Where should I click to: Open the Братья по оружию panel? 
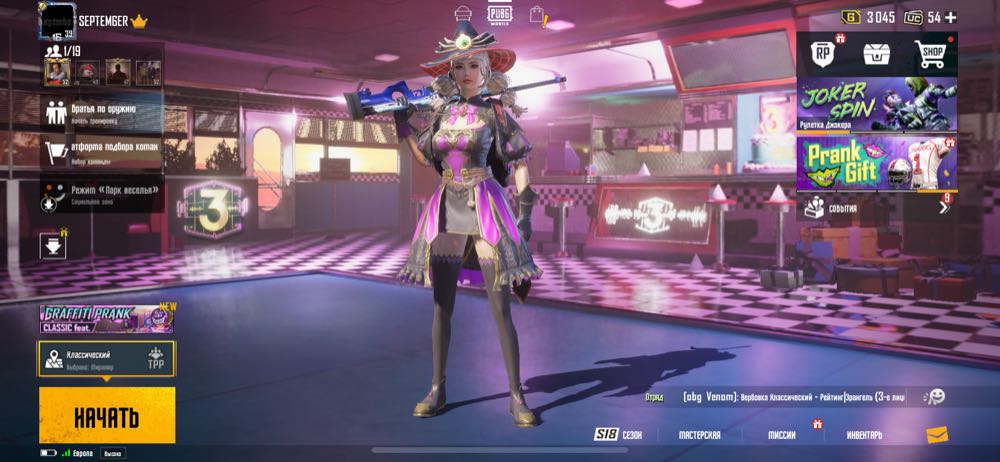(103, 112)
